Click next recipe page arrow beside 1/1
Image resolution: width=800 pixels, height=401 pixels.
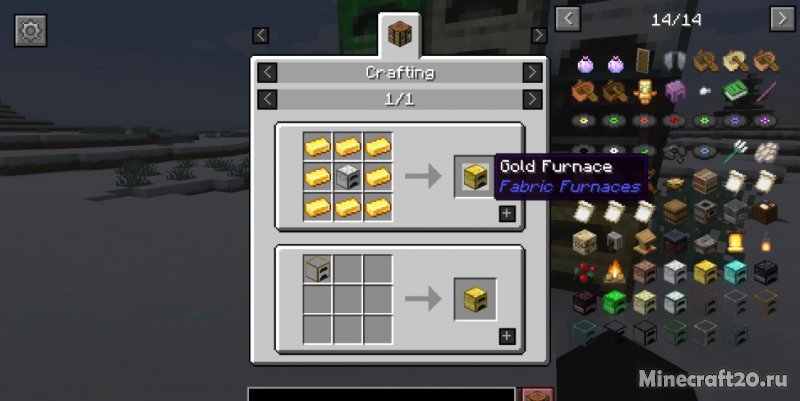pos(533,100)
